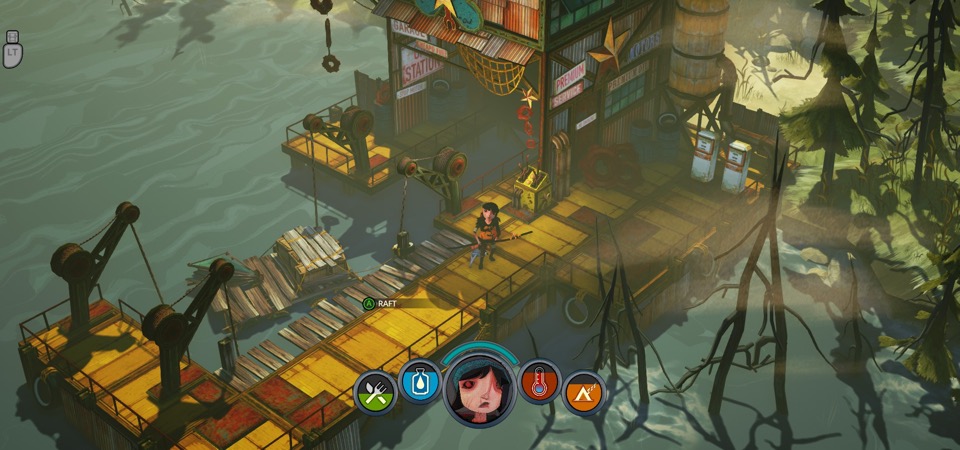The width and height of the screenshot is (960, 450).
Task: Open the character portrait in the HUD
Action: (x=480, y=387)
